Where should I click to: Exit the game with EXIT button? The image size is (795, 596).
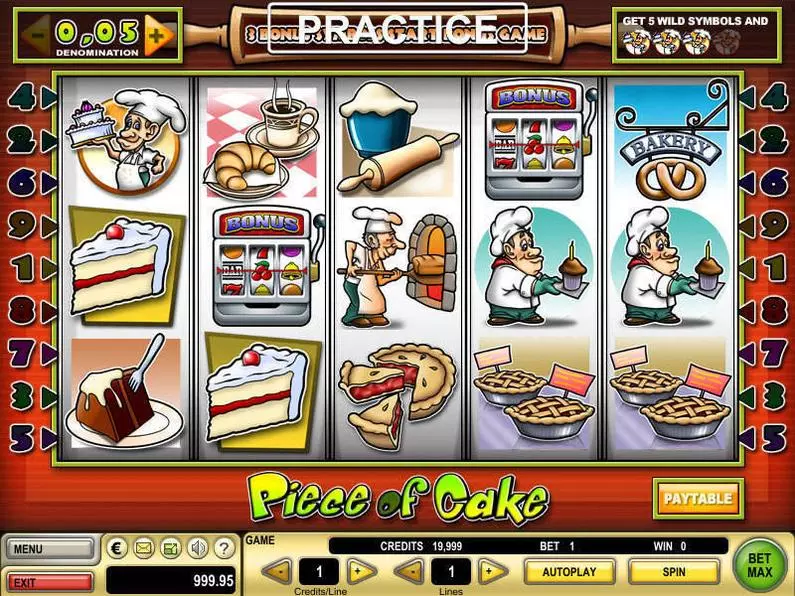(x=49, y=581)
